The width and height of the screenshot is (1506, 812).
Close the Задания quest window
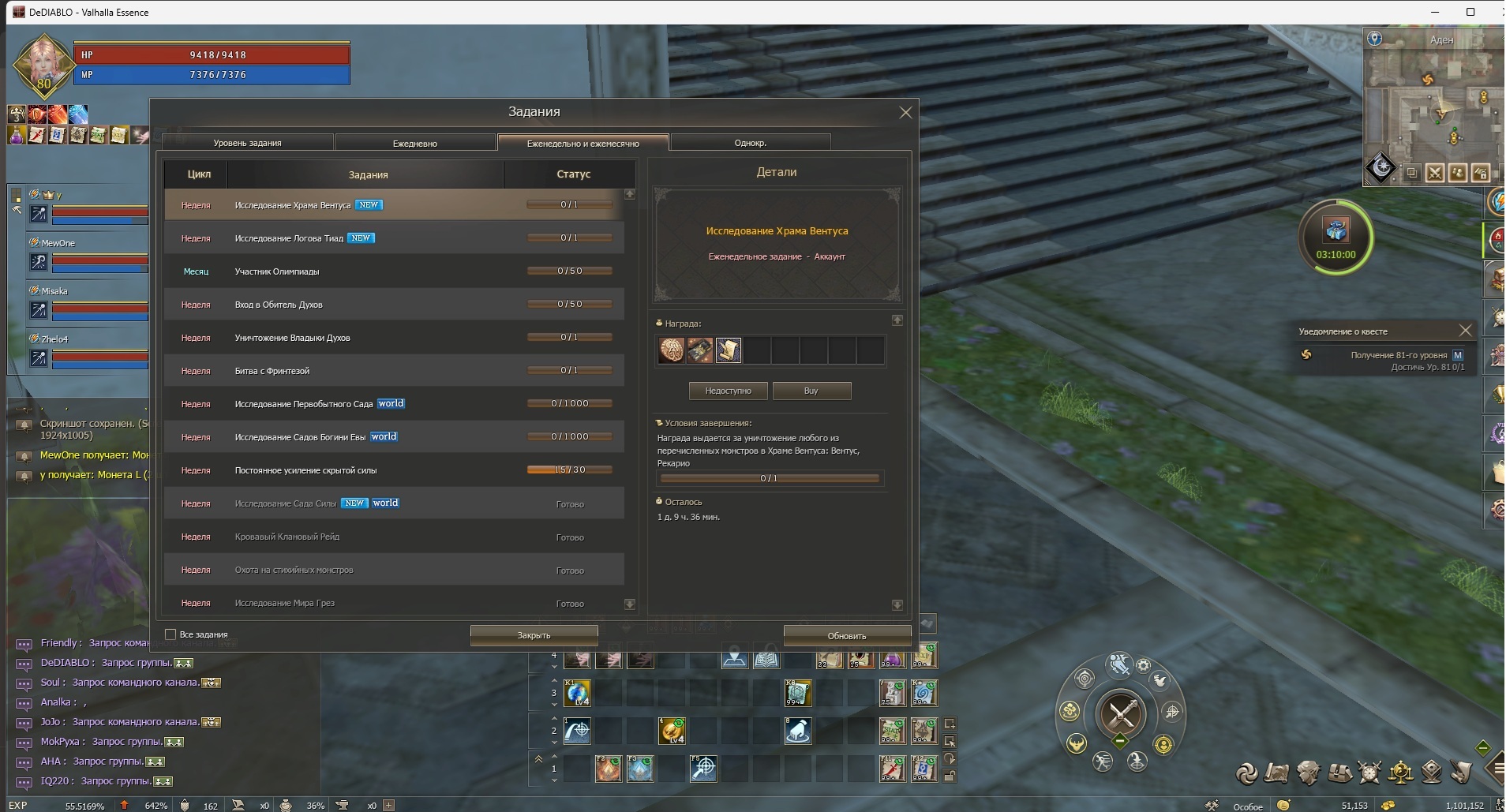pyautogui.click(x=905, y=113)
